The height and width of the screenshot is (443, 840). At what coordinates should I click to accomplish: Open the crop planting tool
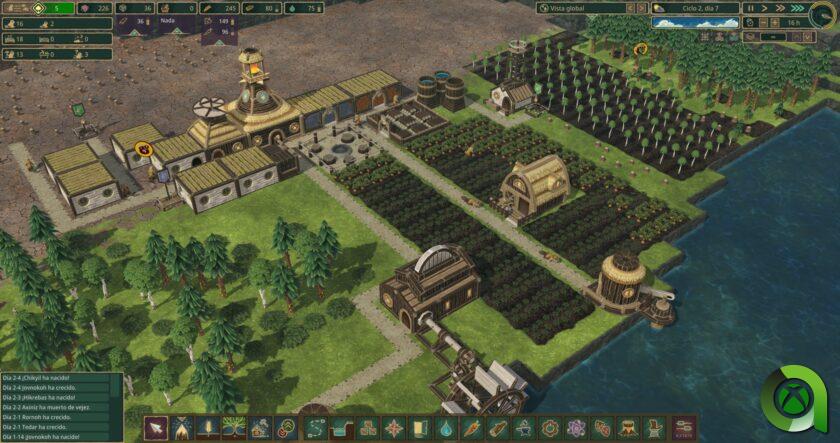[x=209, y=428]
